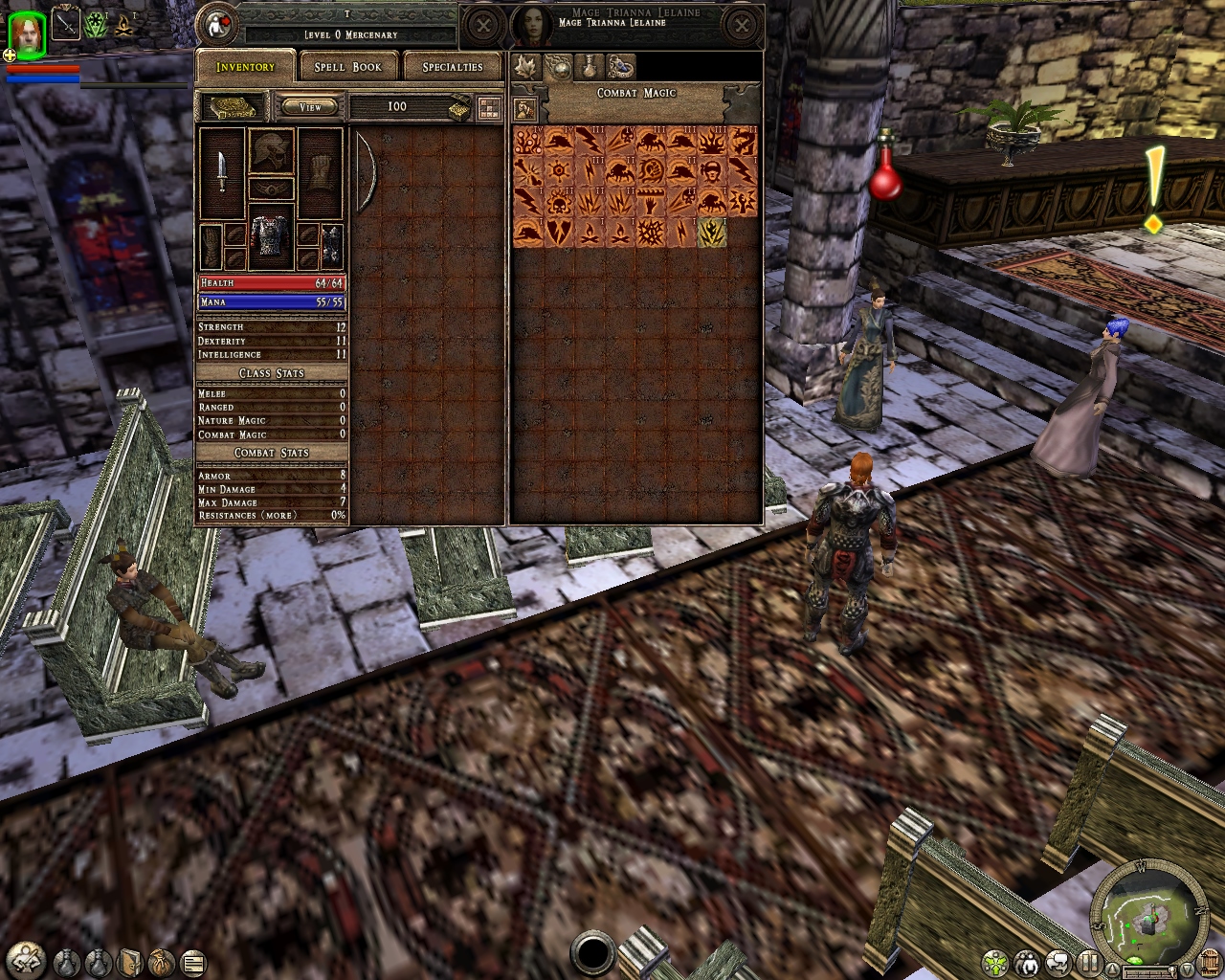
Task: Open the Specialties tab
Action: (x=453, y=67)
